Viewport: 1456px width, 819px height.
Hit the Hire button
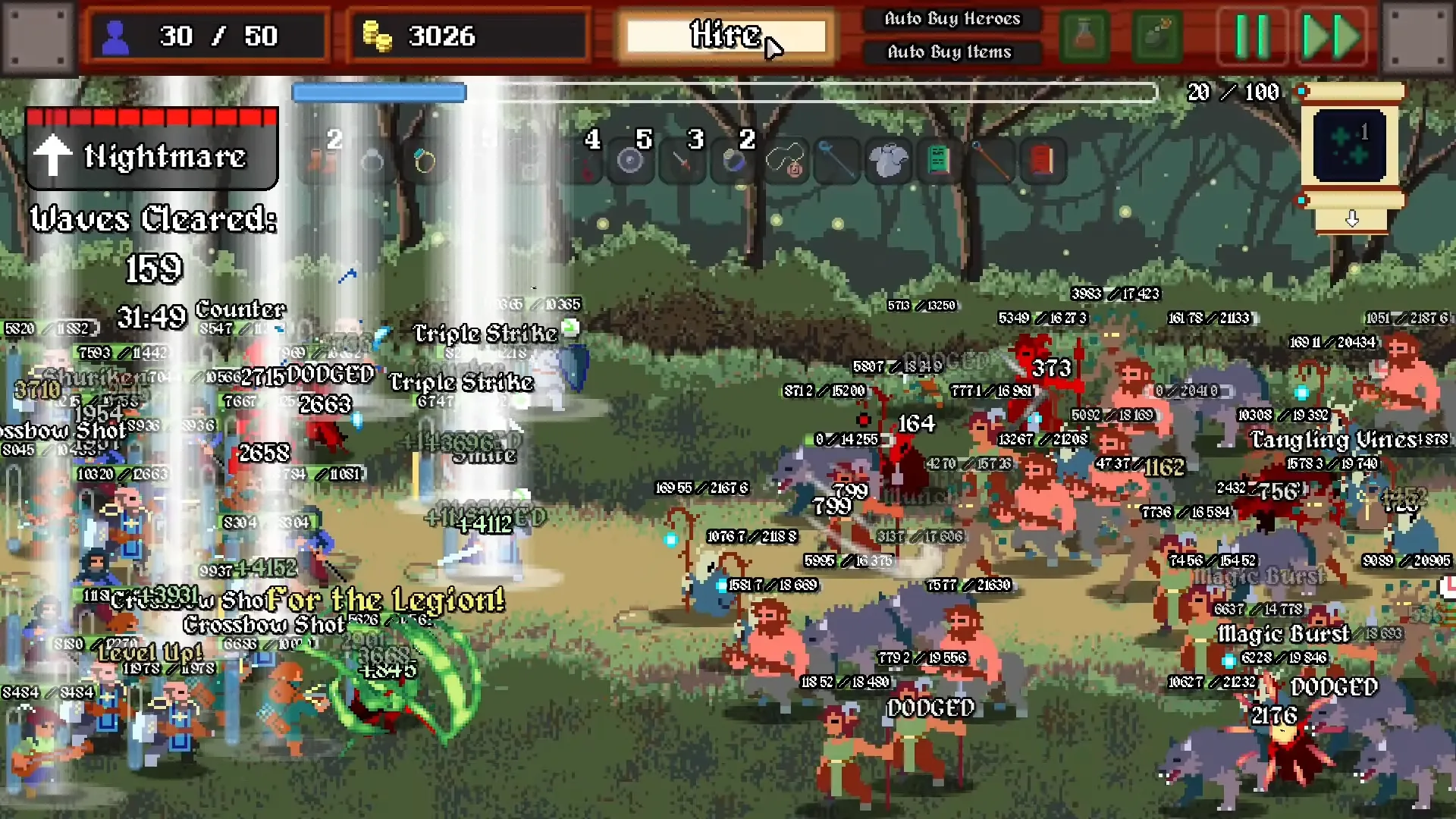click(726, 36)
